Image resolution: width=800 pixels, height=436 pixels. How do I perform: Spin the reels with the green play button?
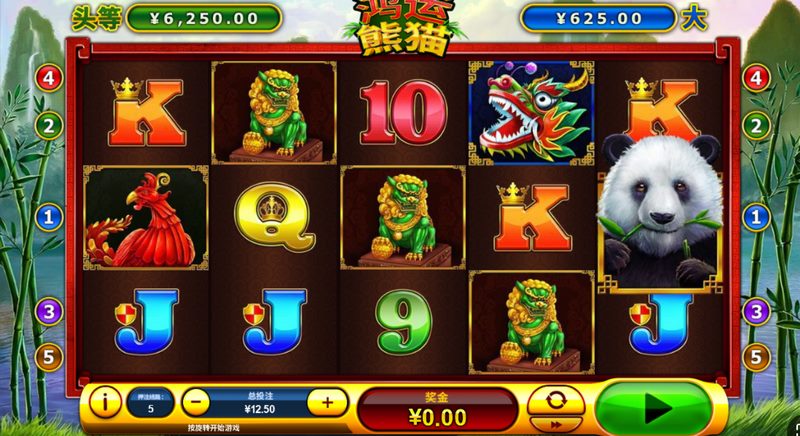pos(656,407)
